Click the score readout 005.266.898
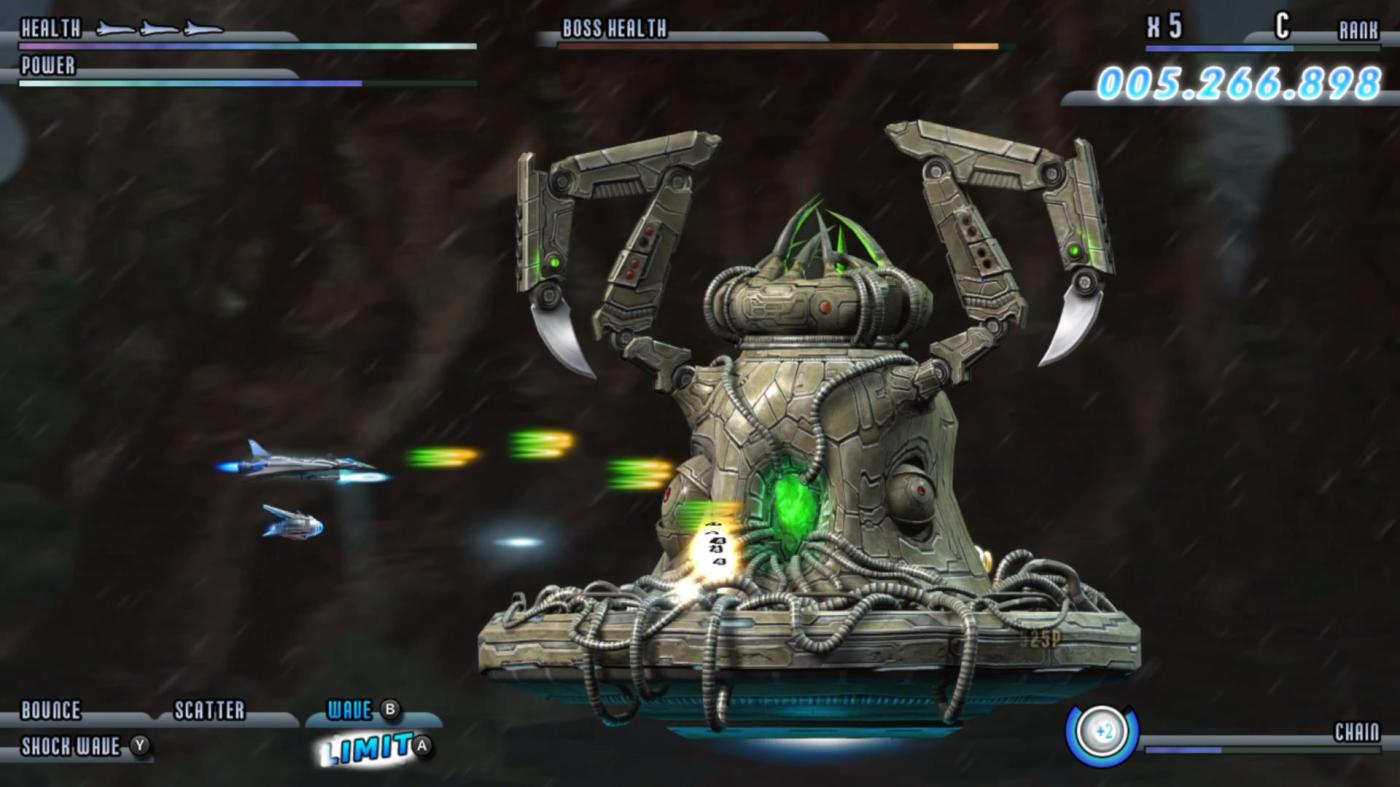 [x=1240, y=83]
